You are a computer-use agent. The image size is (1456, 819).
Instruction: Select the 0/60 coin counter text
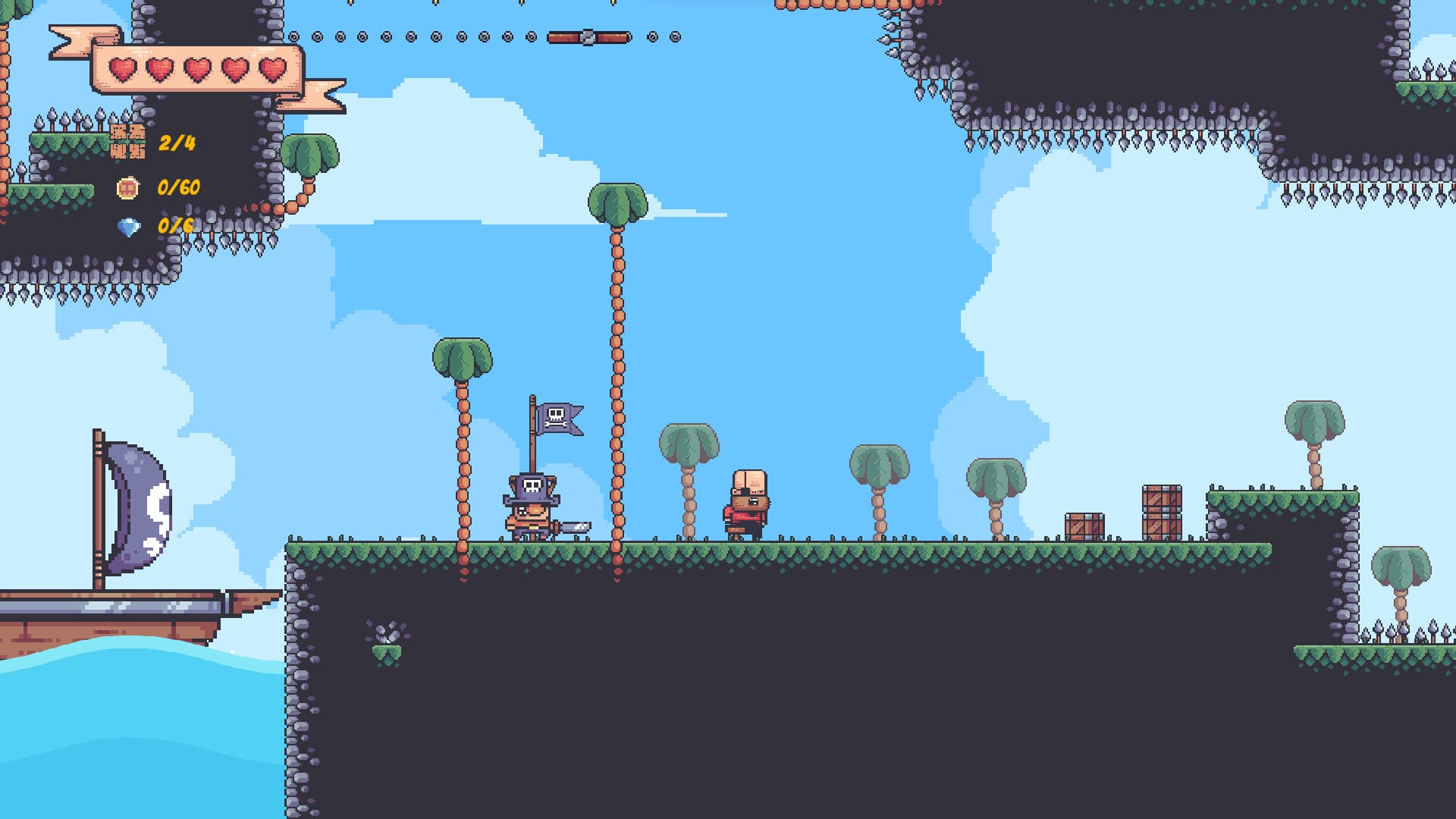coord(178,188)
